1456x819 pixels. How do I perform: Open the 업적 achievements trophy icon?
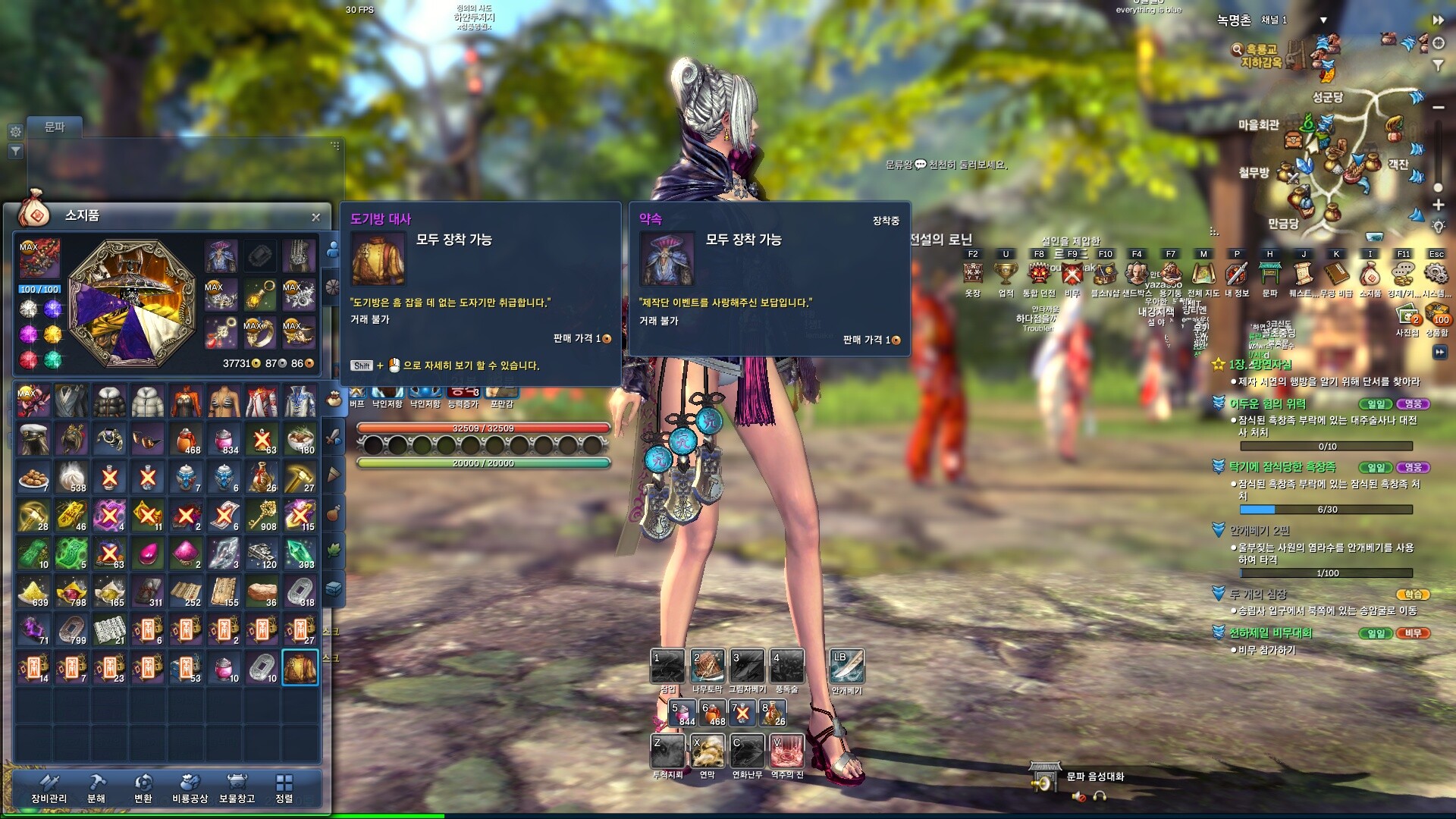coord(1006,274)
